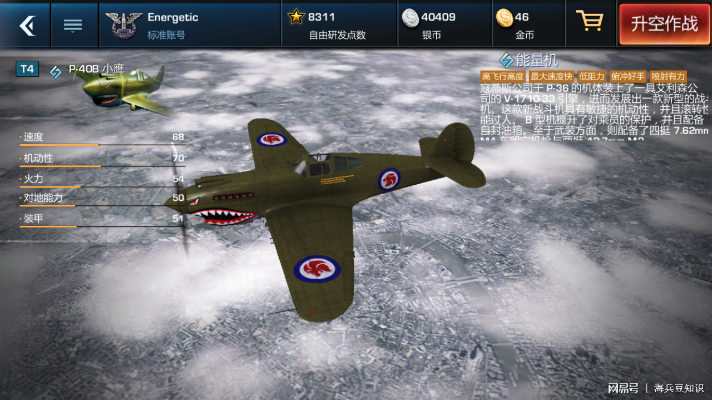This screenshot has height=400, width=712.
Task: Open the silver coin balance
Action: coord(432,24)
